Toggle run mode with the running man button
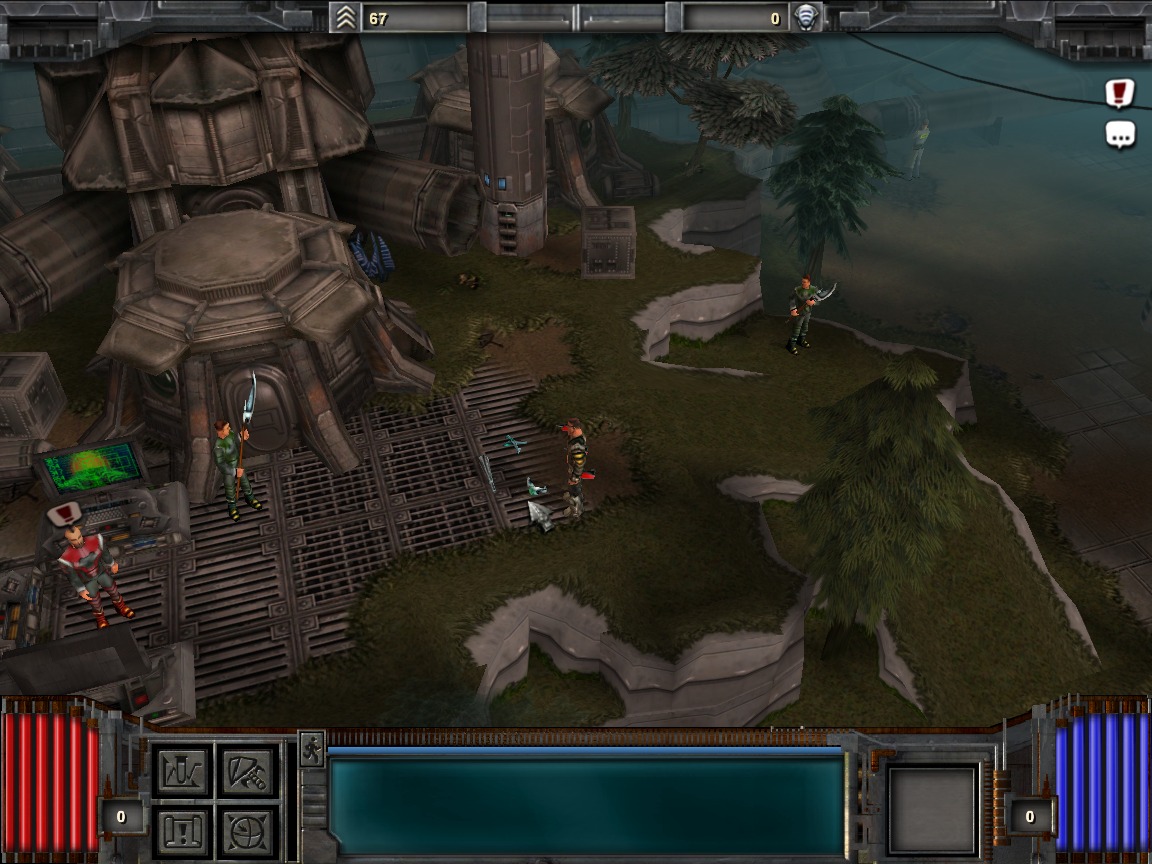The image size is (1152, 864). point(311,749)
